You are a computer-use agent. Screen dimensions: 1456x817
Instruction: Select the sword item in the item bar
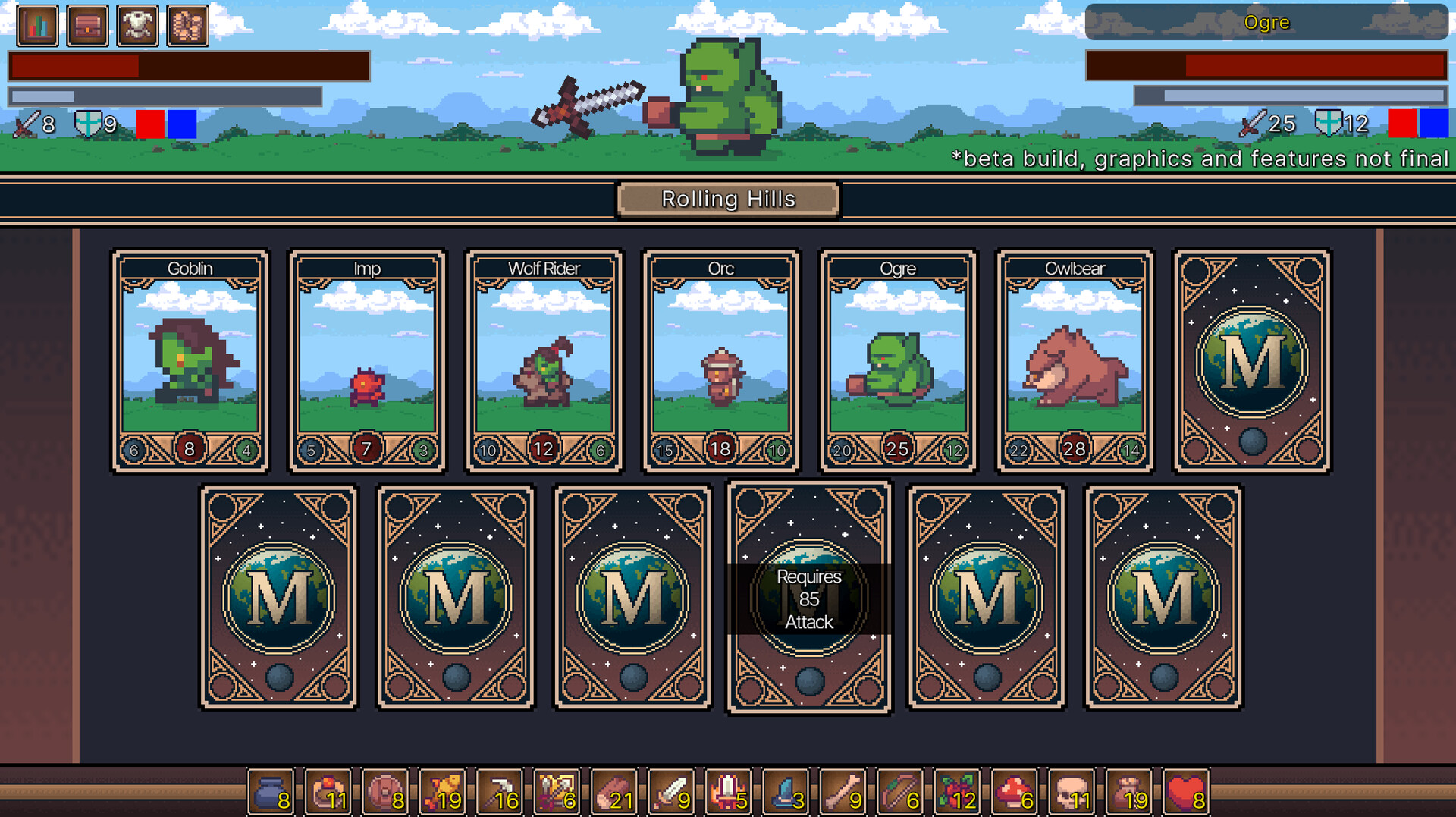[x=670, y=789]
